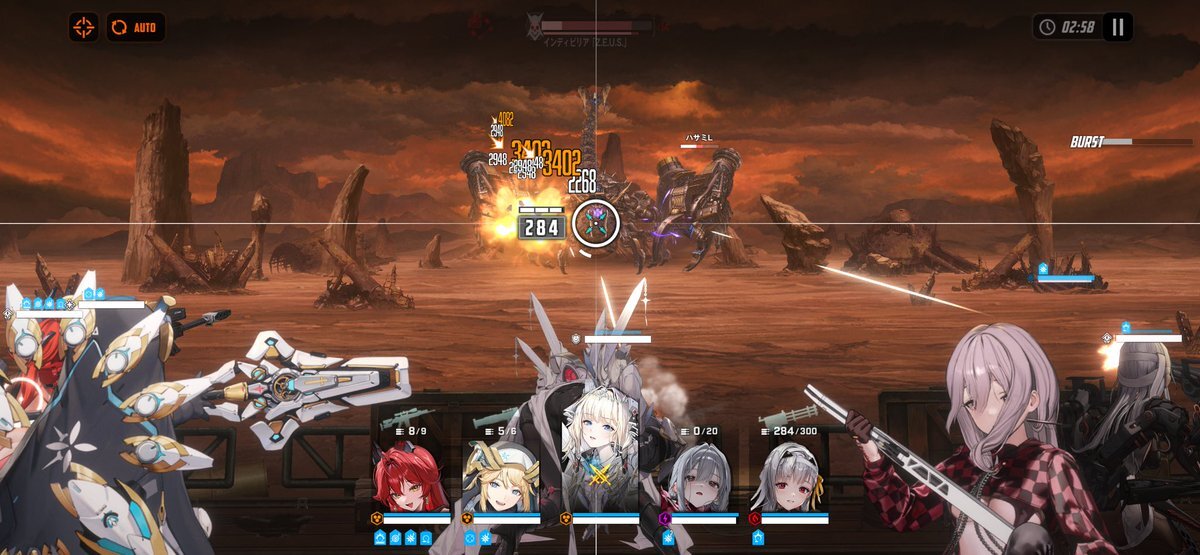Switch to the minigun character with yellow ribbon

click(x=787, y=476)
